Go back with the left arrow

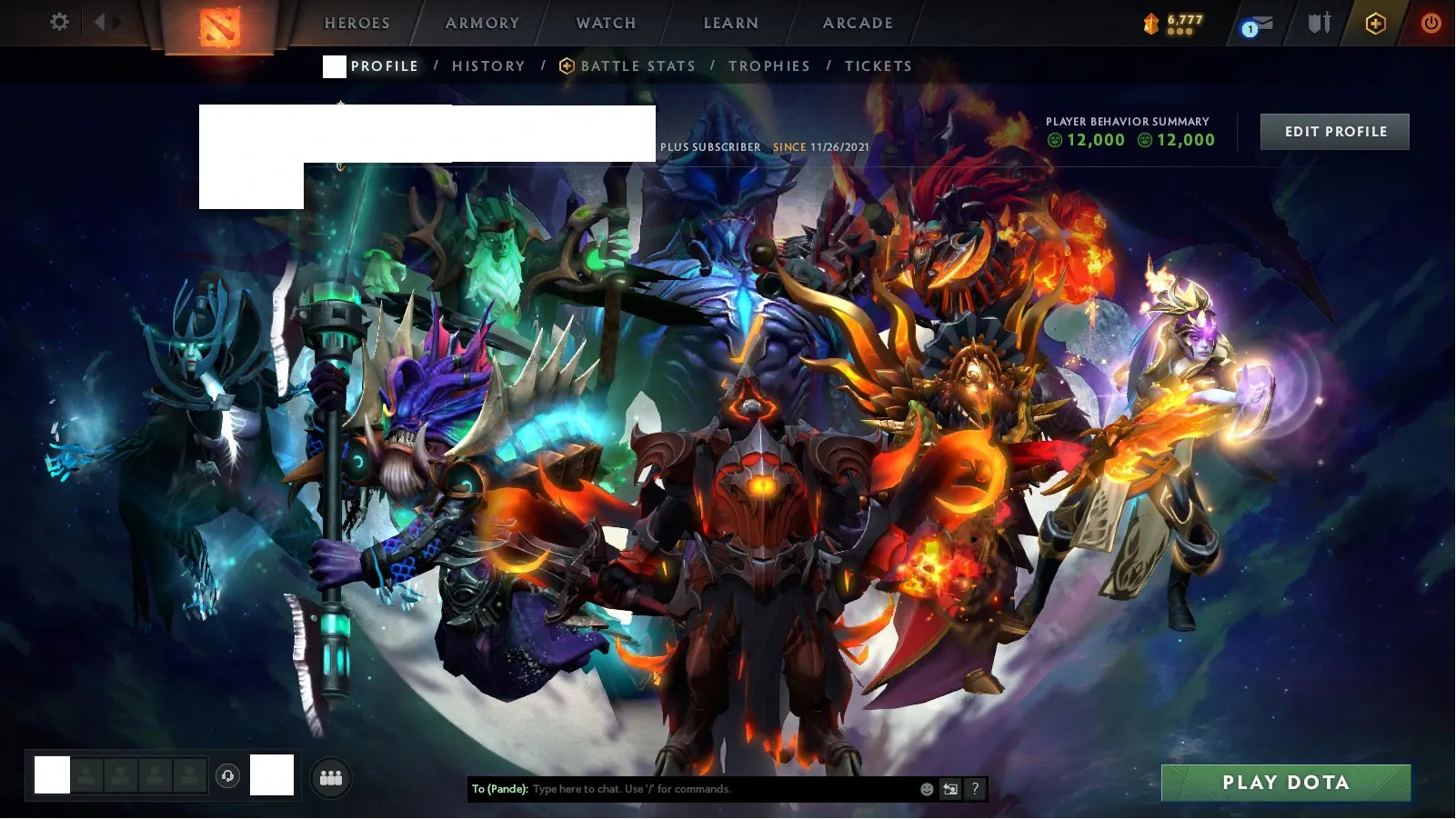(99, 22)
